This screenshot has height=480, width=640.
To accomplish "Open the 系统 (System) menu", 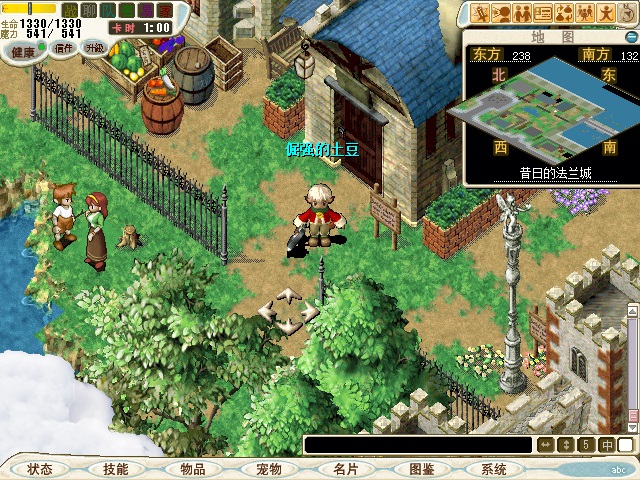I will pos(493,469).
